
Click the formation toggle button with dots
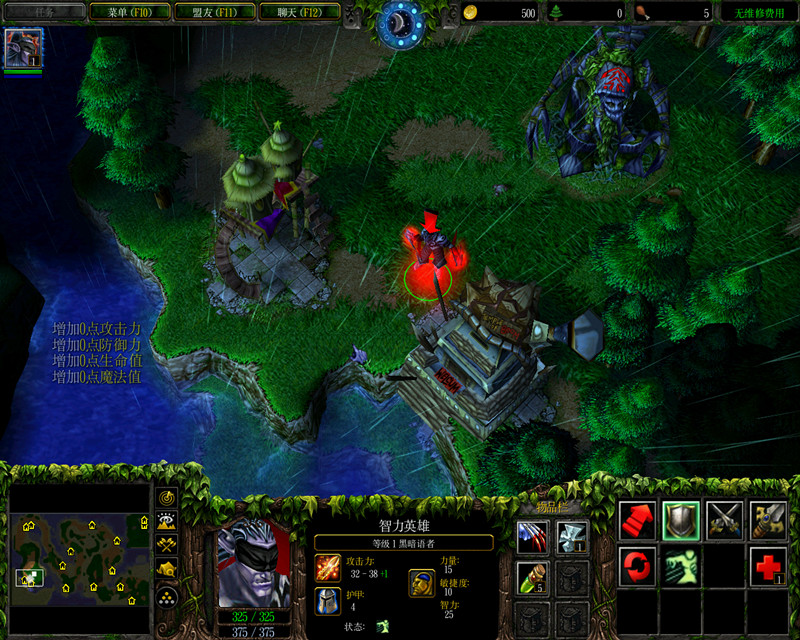[166, 595]
